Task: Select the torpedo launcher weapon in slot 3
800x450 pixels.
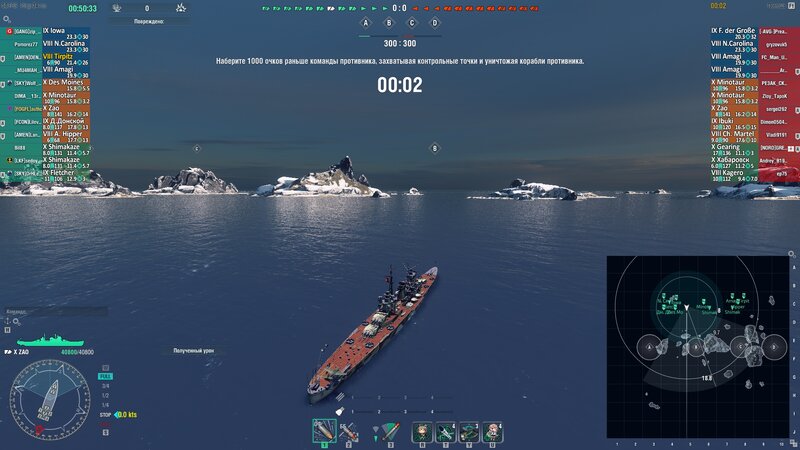Action: pyautogui.click(x=392, y=431)
